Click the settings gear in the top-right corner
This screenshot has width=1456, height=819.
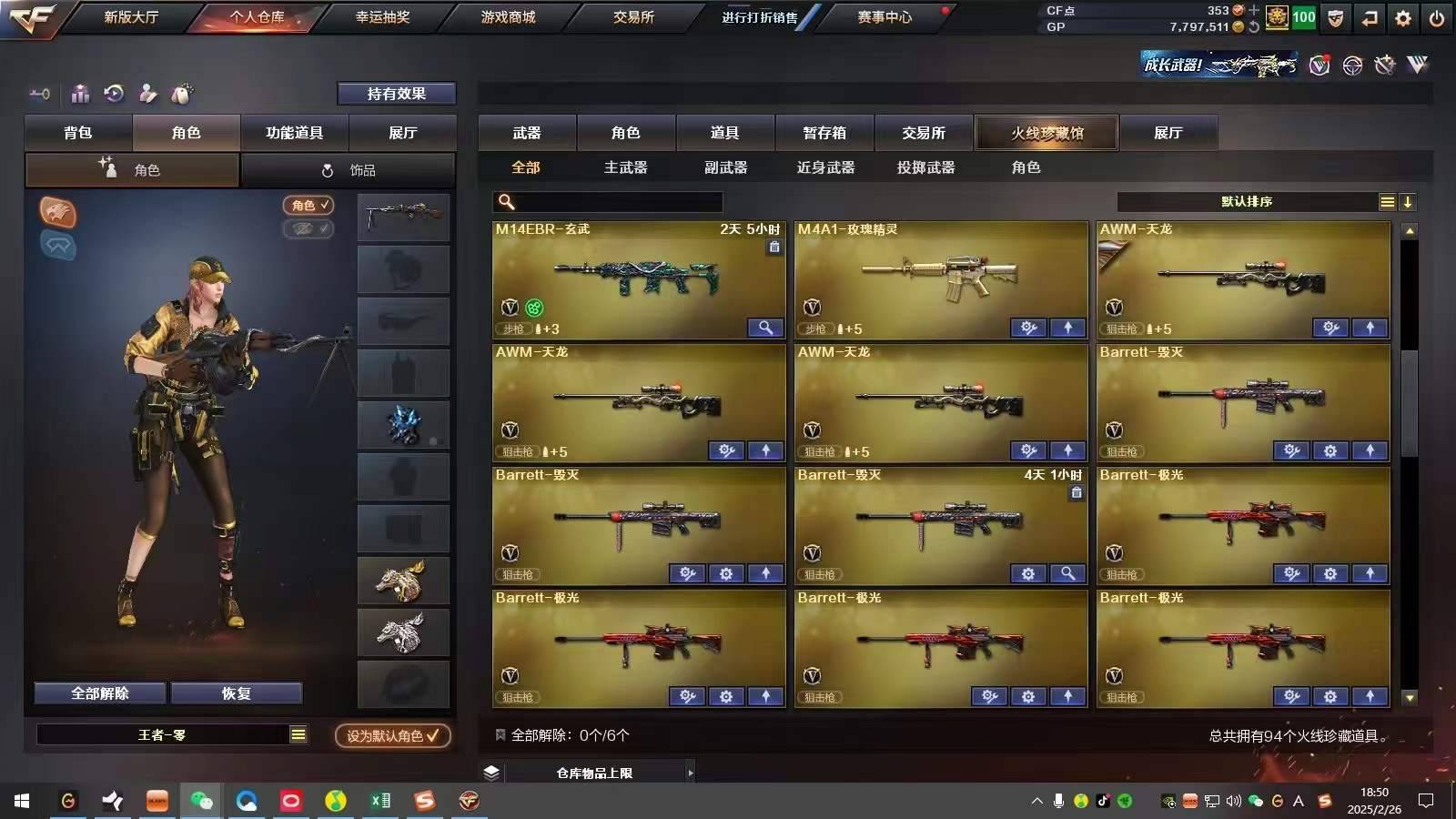(1403, 16)
